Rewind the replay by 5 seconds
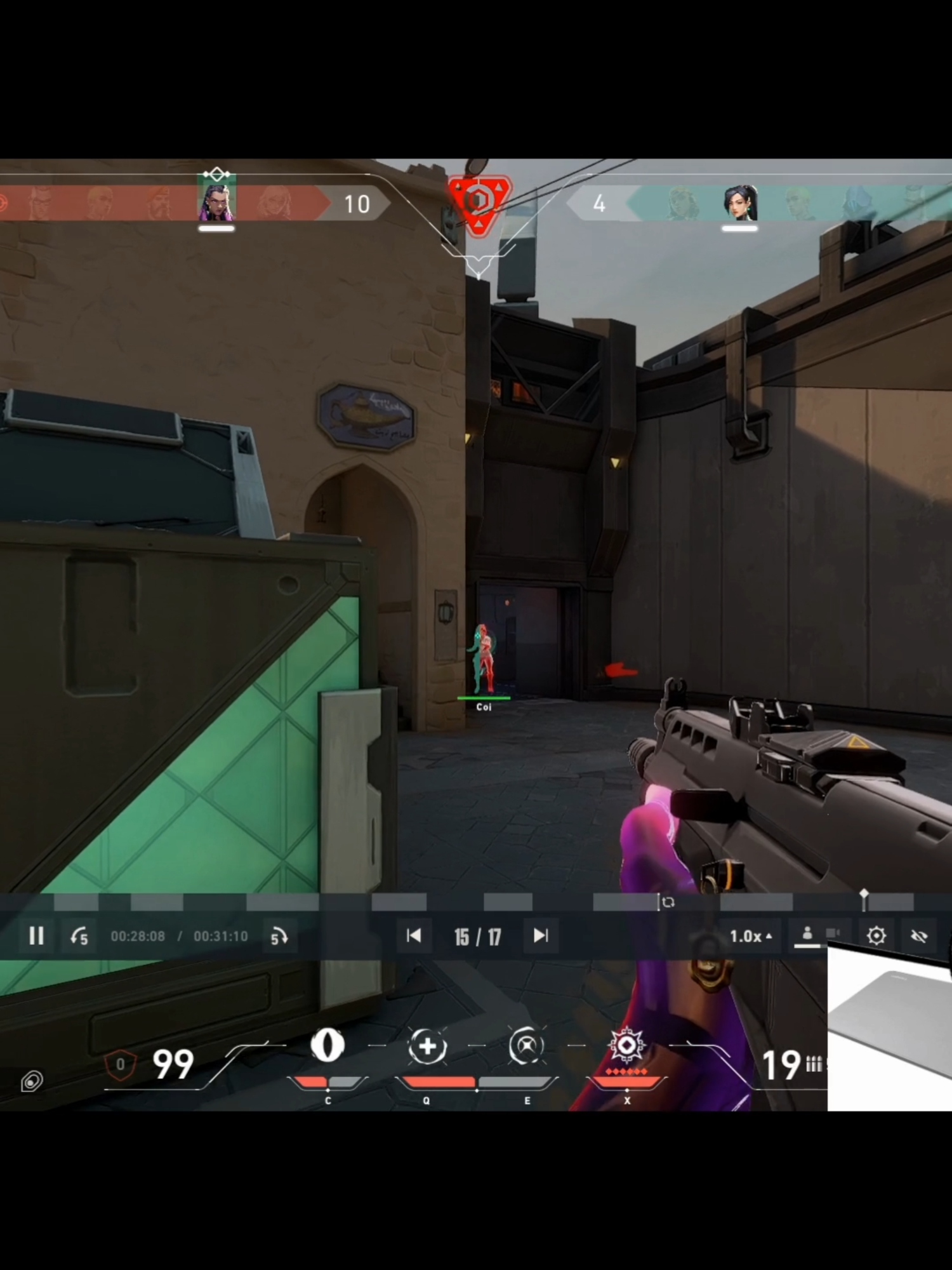 [x=79, y=935]
